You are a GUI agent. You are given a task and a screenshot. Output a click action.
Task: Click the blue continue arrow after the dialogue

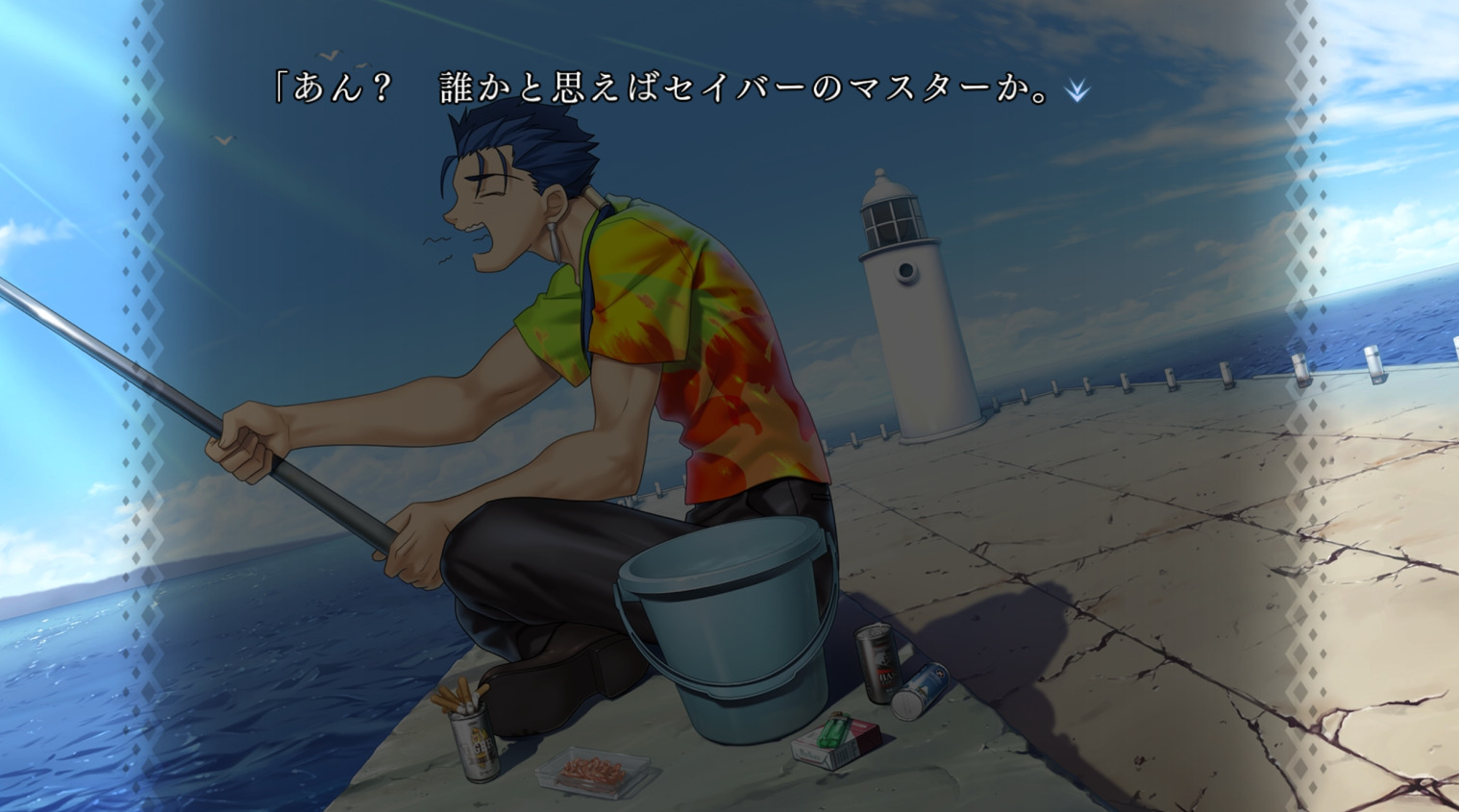click(1077, 91)
